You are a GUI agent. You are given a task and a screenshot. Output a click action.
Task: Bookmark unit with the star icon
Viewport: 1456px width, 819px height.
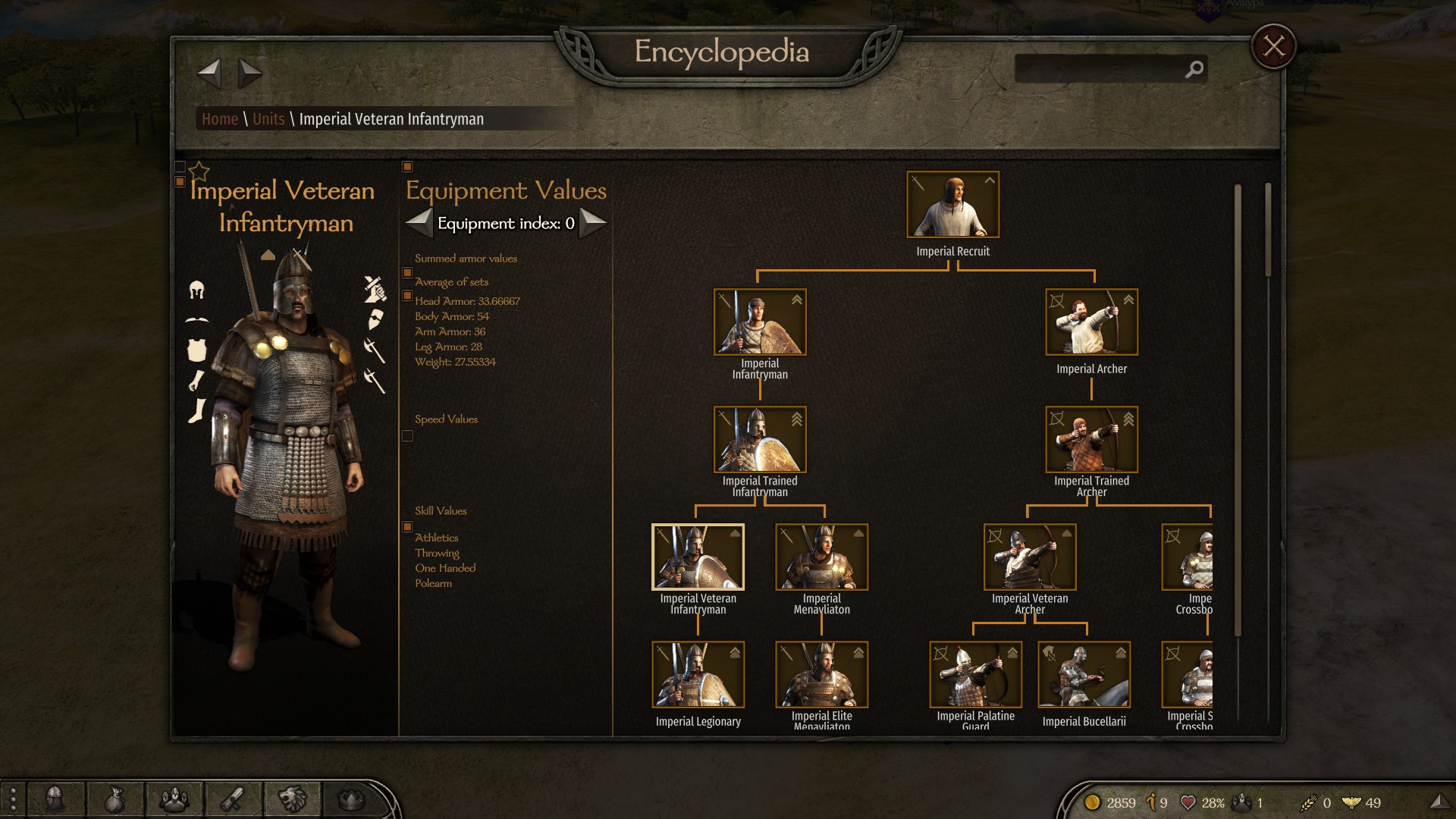(199, 171)
